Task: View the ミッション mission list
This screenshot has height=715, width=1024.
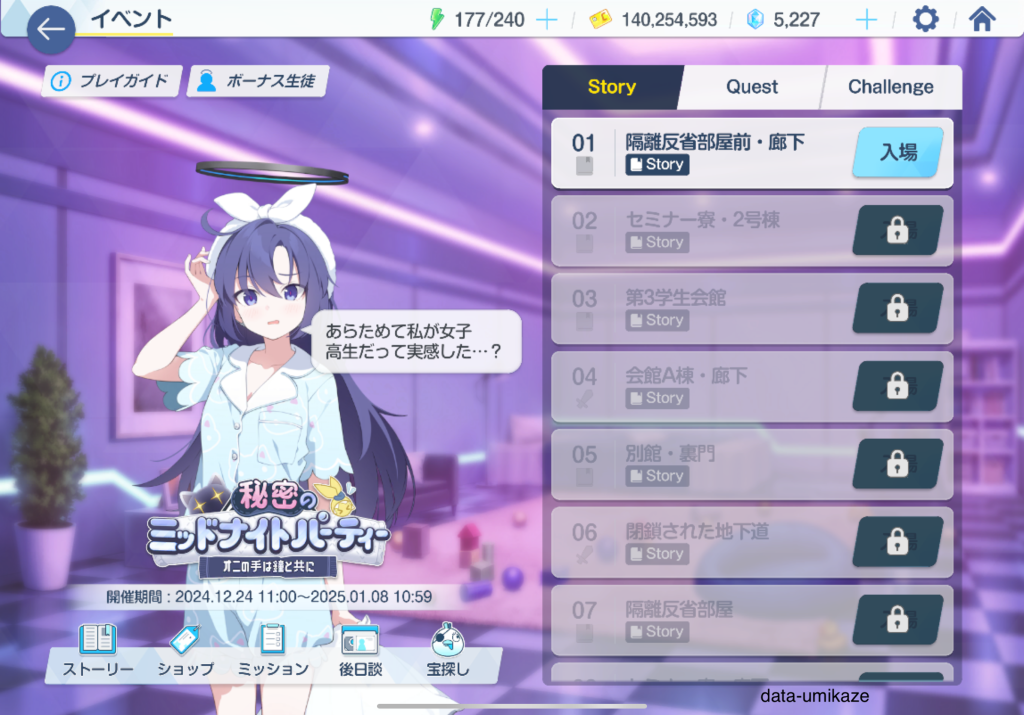Action: point(272,650)
